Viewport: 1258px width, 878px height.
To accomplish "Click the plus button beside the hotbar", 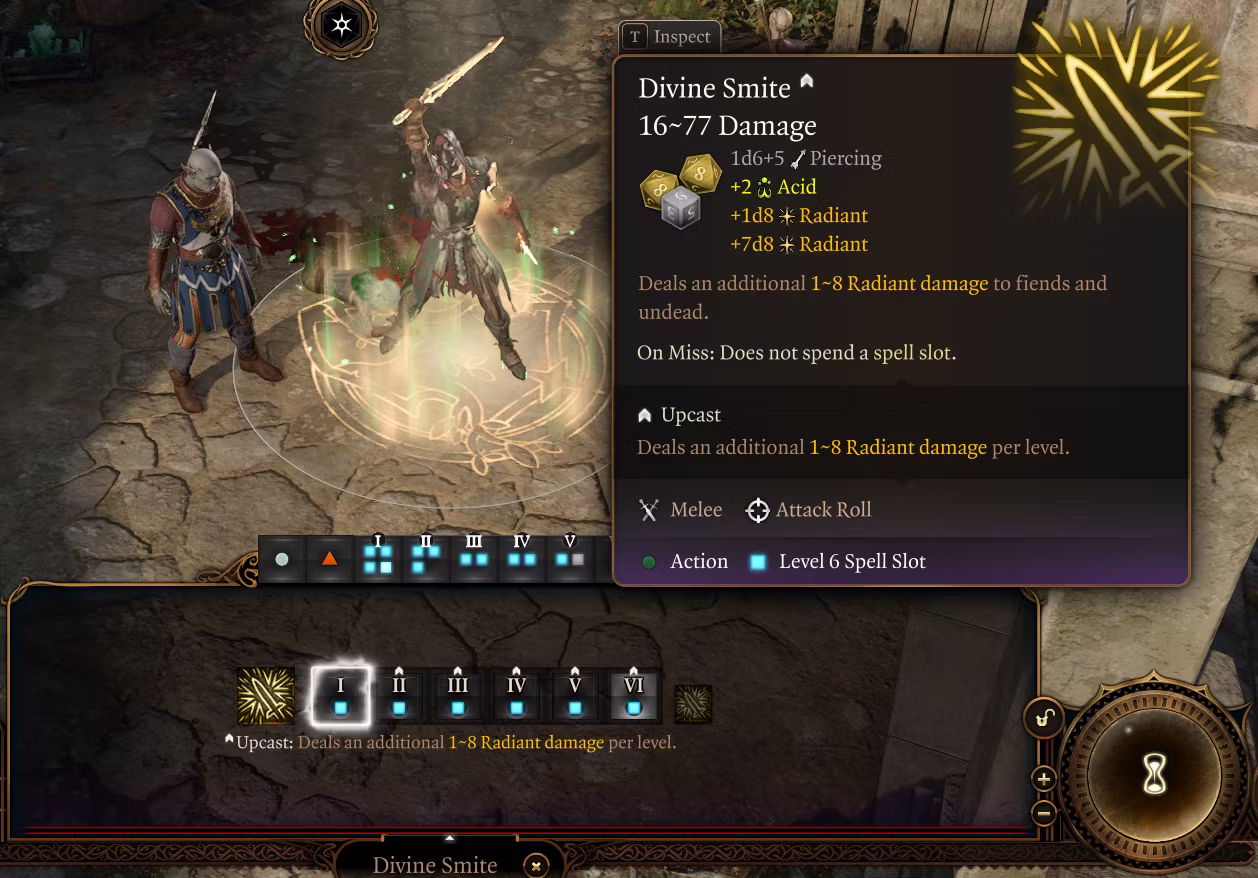I will pos(1043,779).
